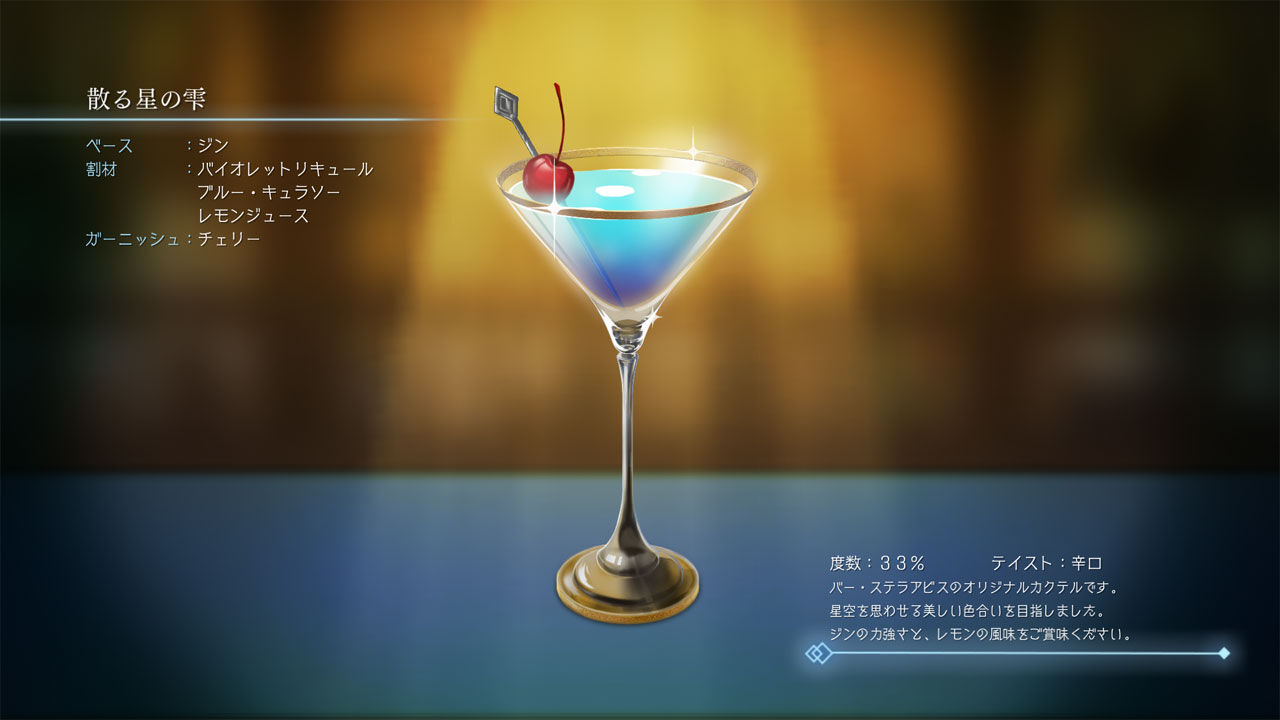1280x720 pixels.
Task: Open the ベース ingredient category
Action: (109, 145)
